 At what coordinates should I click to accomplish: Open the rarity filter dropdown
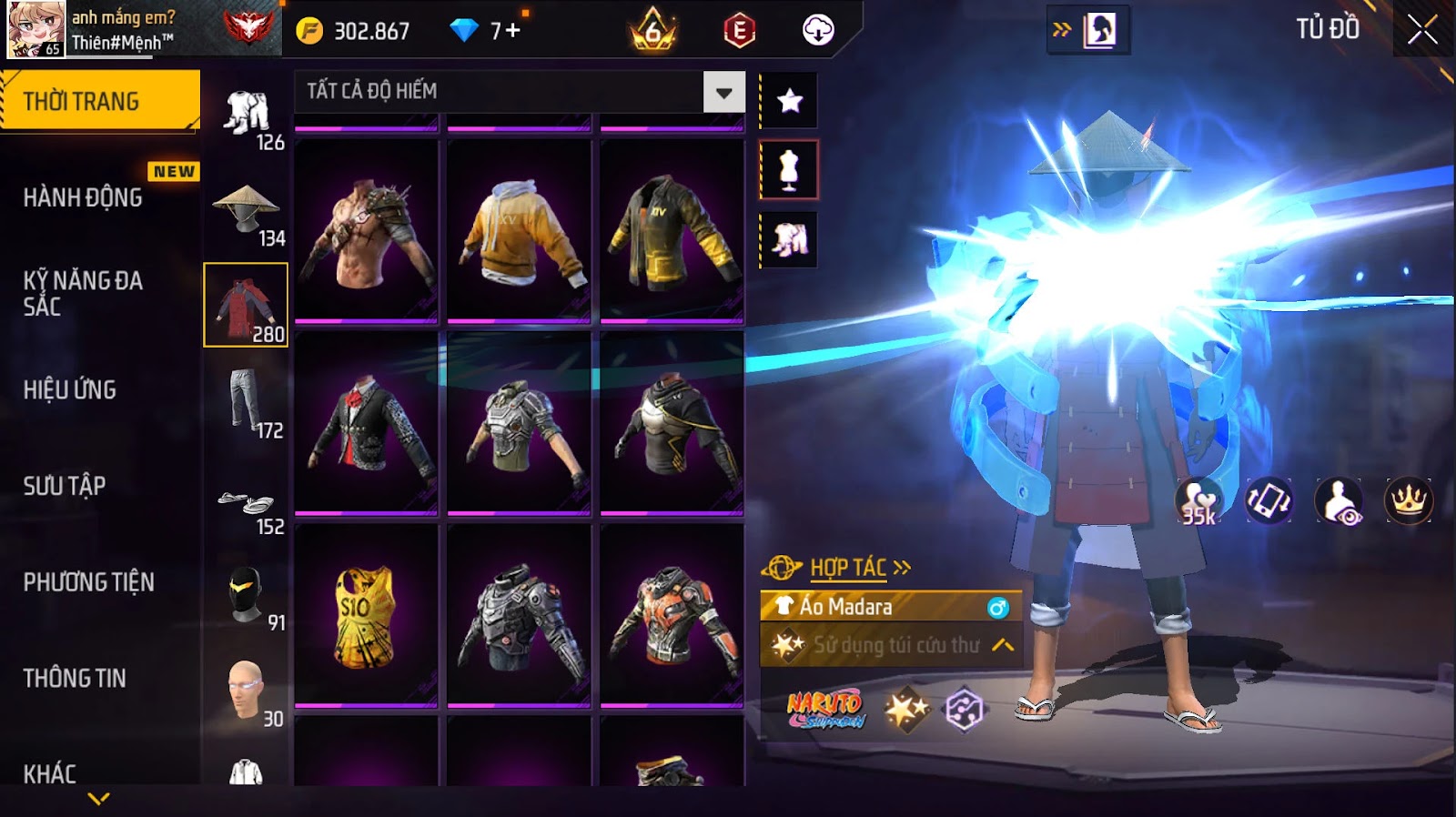(x=723, y=92)
